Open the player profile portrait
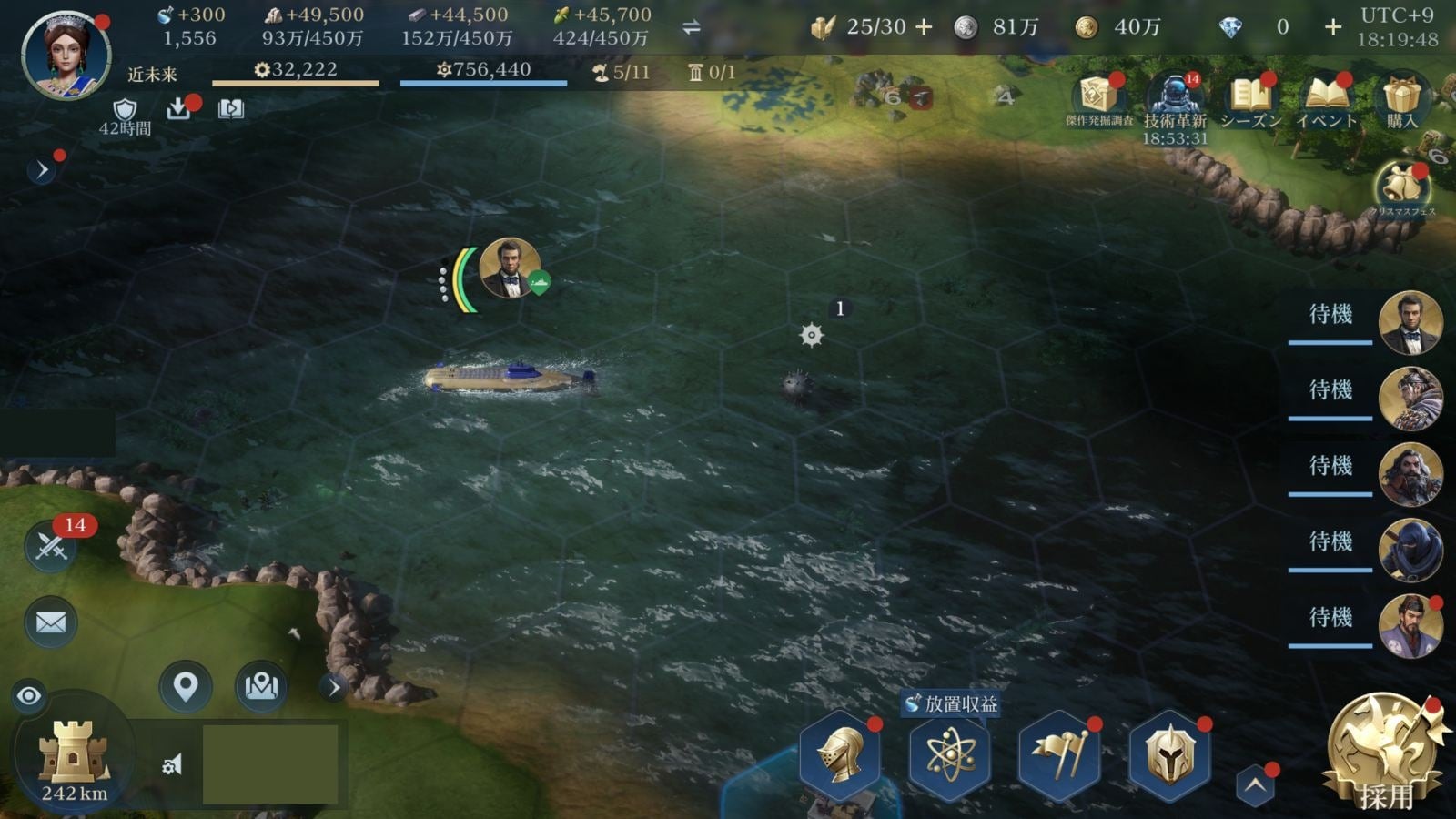This screenshot has height=819, width=1456. point(66,55)
